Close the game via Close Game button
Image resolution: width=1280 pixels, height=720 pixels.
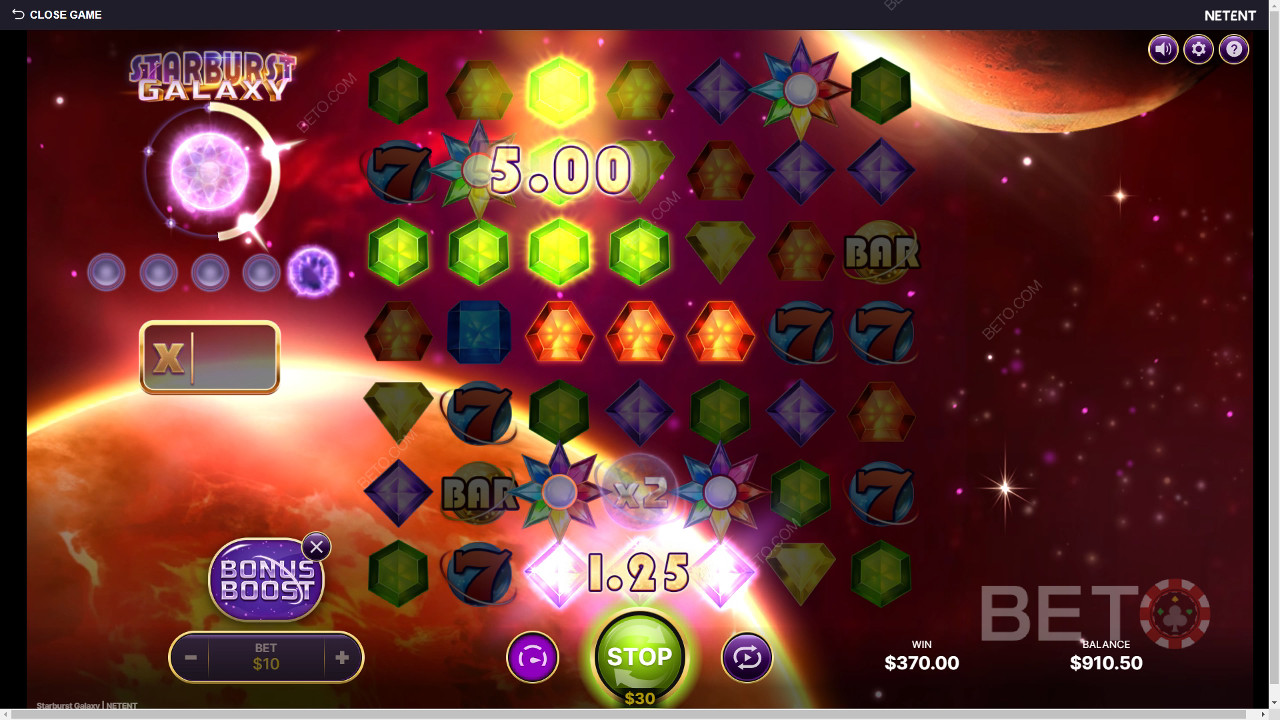coord(57,15)
